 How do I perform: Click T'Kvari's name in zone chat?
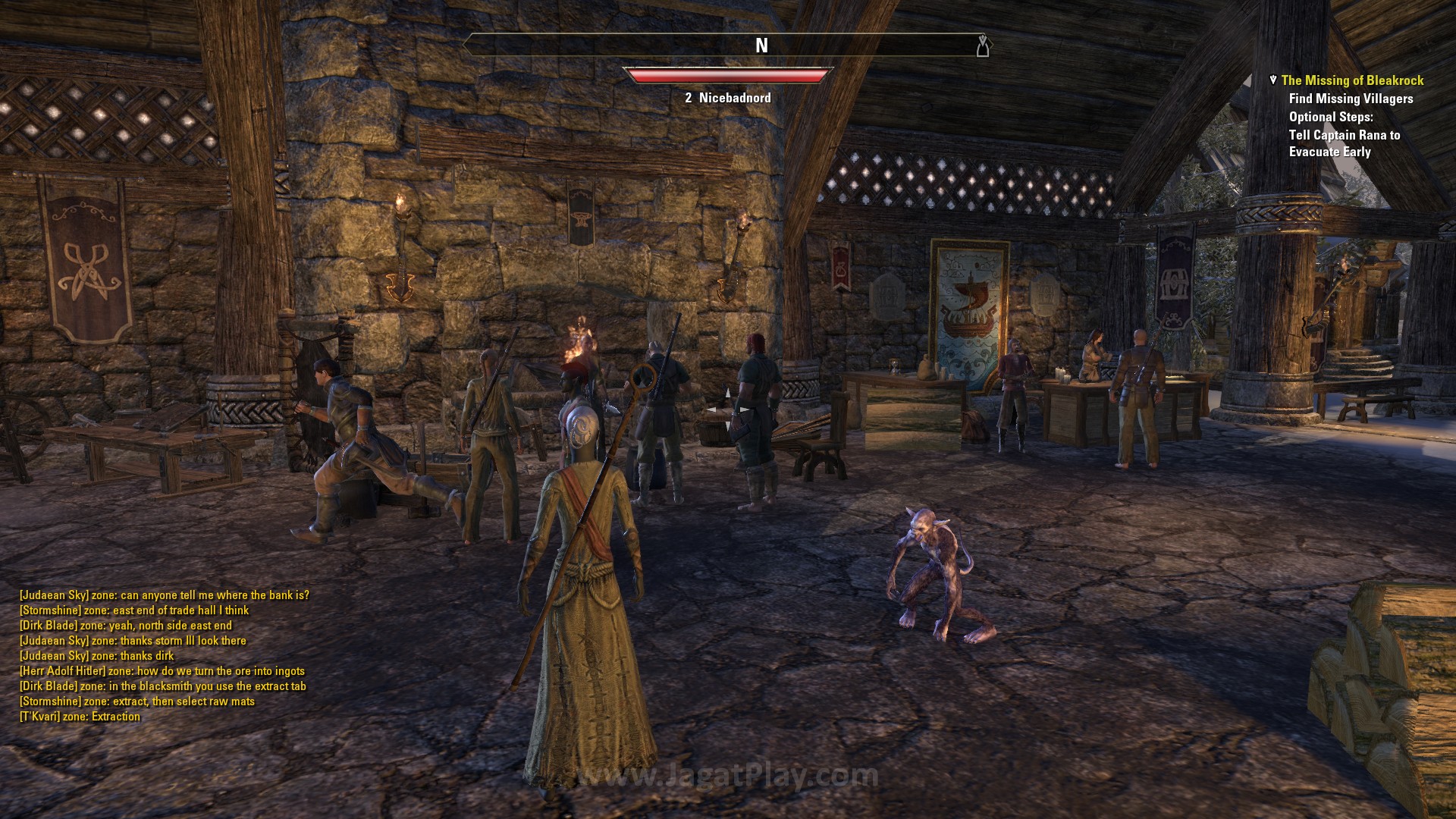pos(40,717)
